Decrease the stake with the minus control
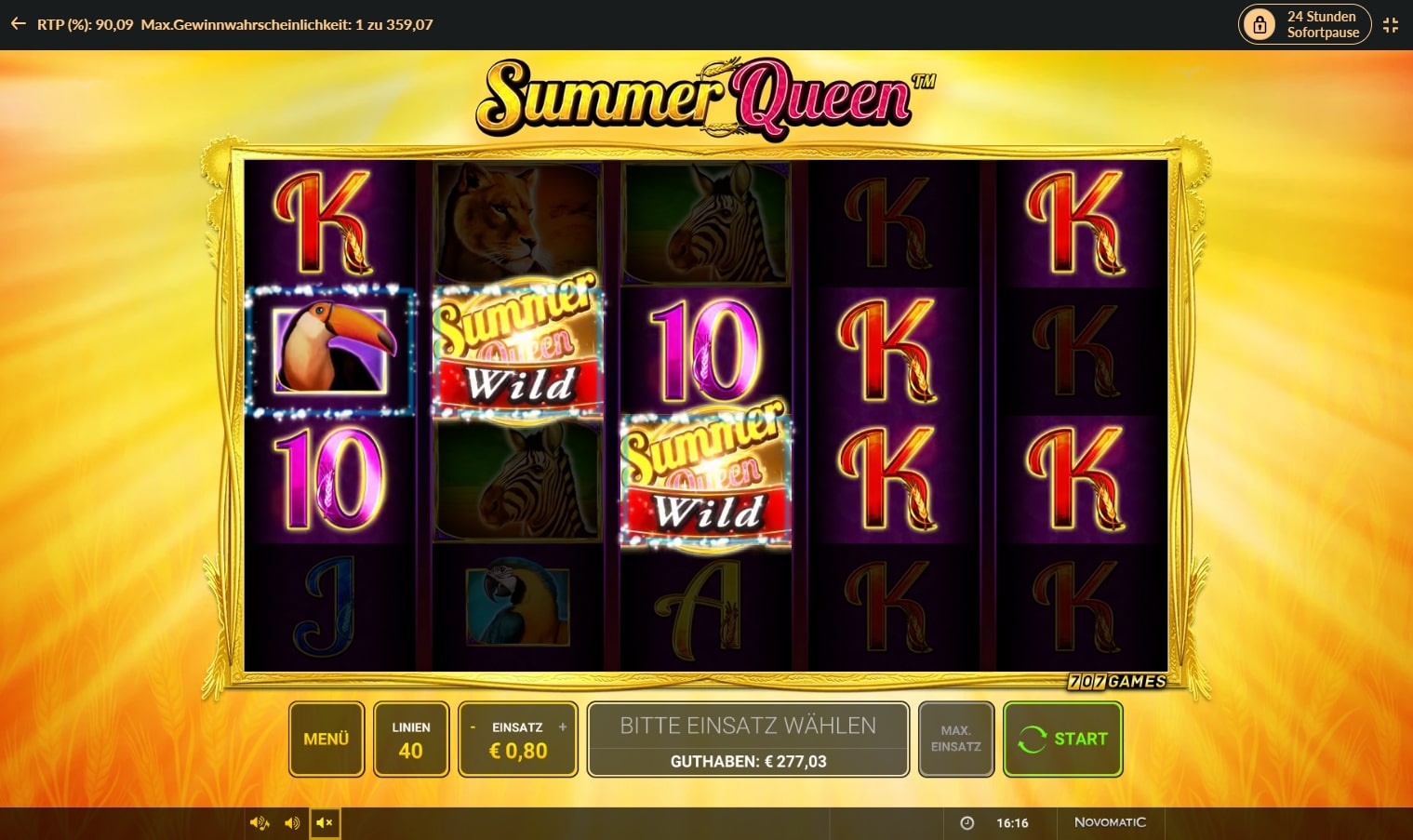Image resolution: width=1413 pixels, height=840 pixels. [474, 727]
